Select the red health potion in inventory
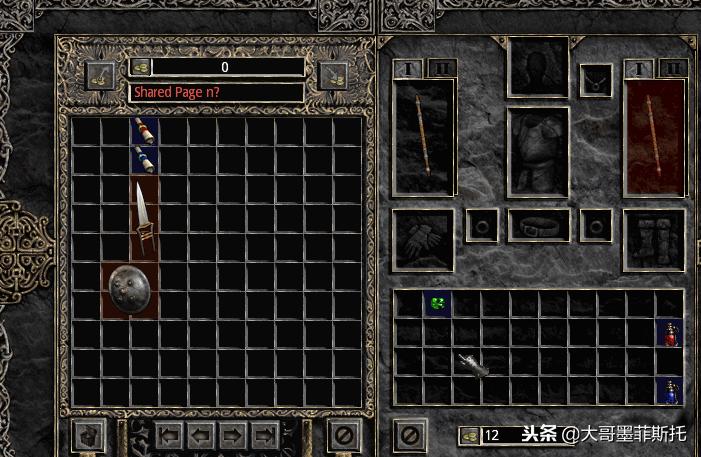This screenshot has height=457, width=701. tap(669, 333)
